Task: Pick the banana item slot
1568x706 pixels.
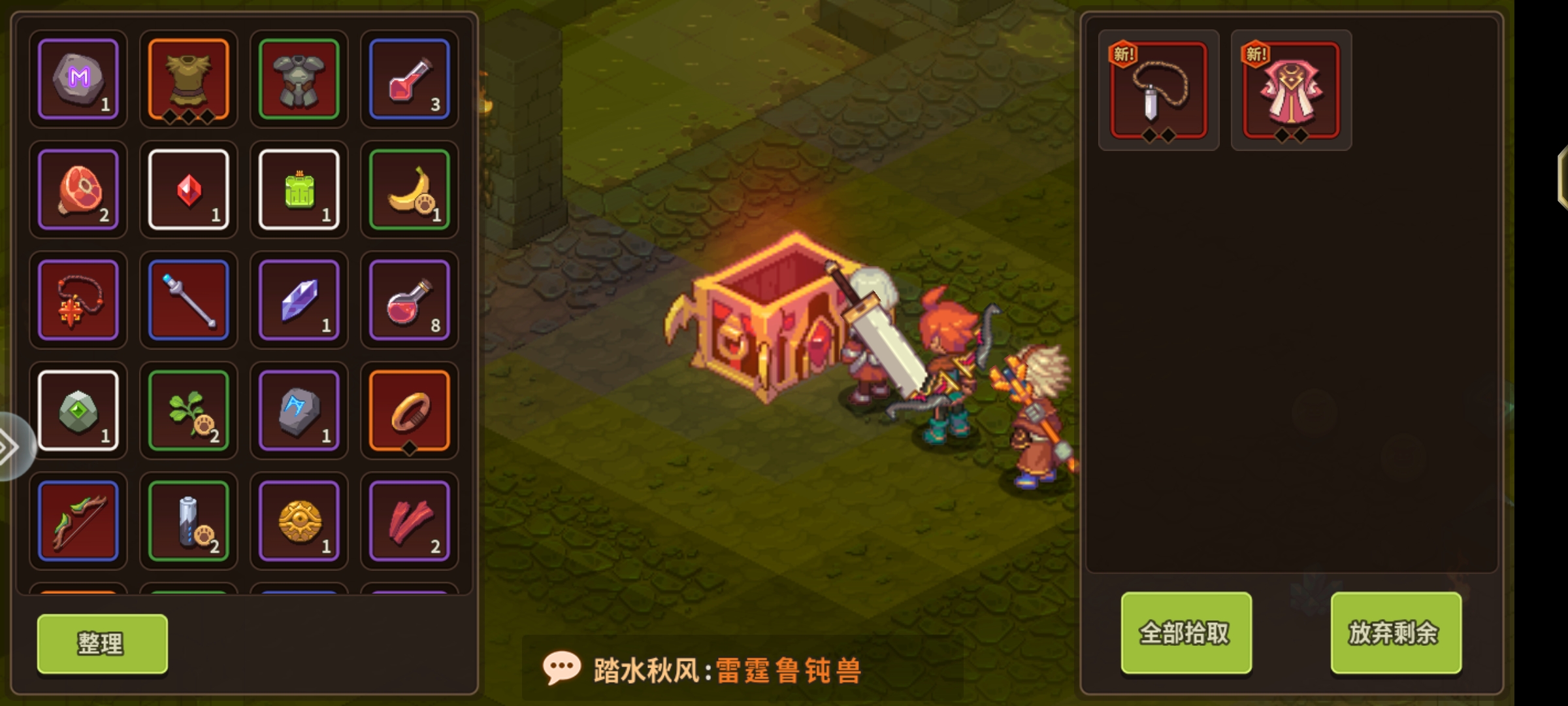Action: 409,190
